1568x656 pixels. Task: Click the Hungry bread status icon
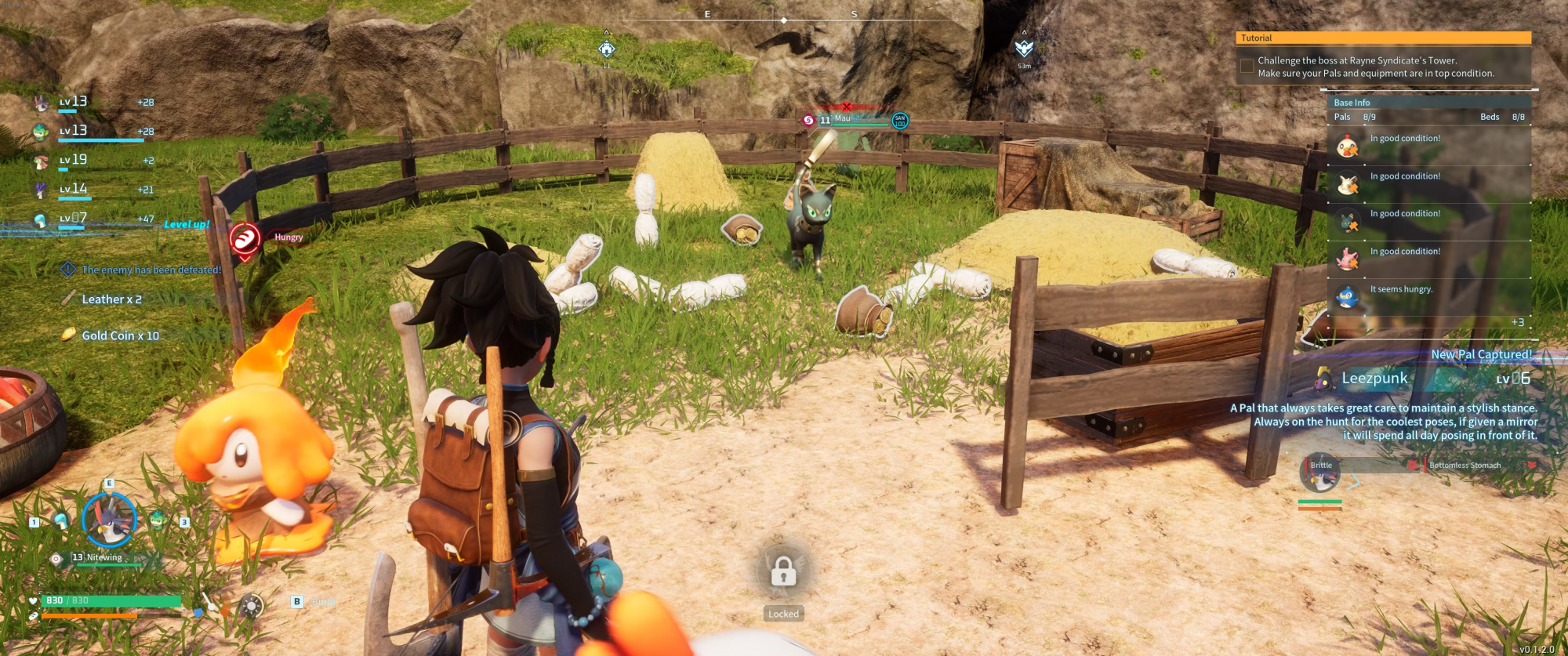pyautogui.click(x=245, y=238)
